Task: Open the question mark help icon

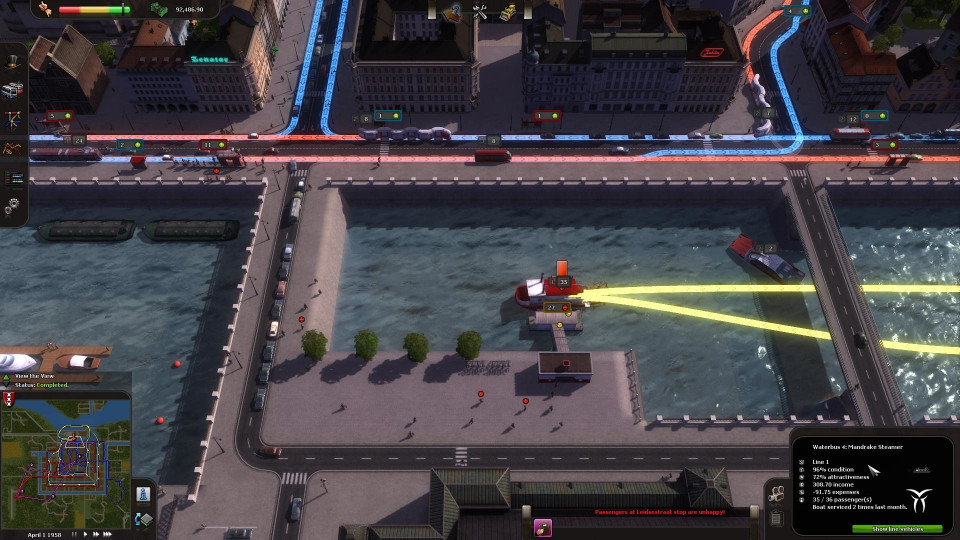Action: click(452, 11)
